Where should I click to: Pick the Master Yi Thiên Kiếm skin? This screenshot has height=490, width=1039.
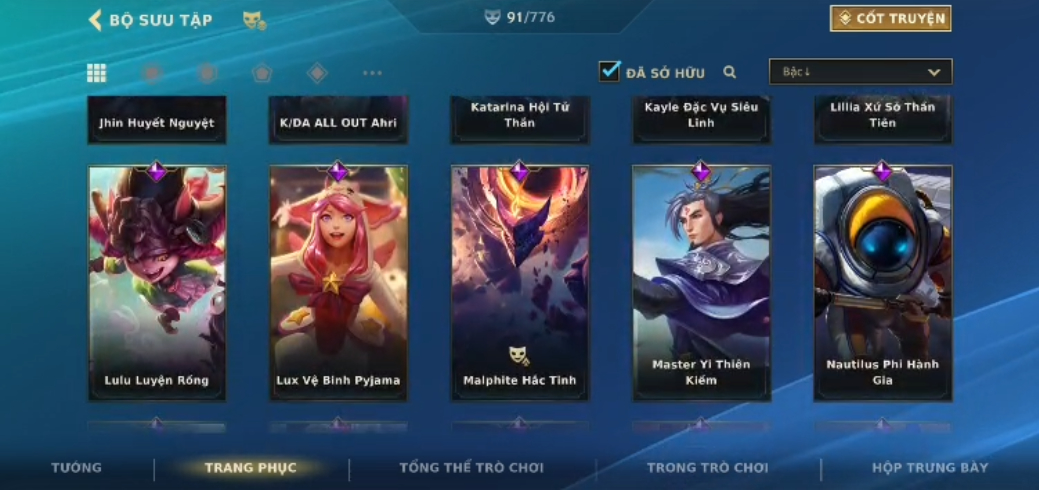click(x=701, y=282)
